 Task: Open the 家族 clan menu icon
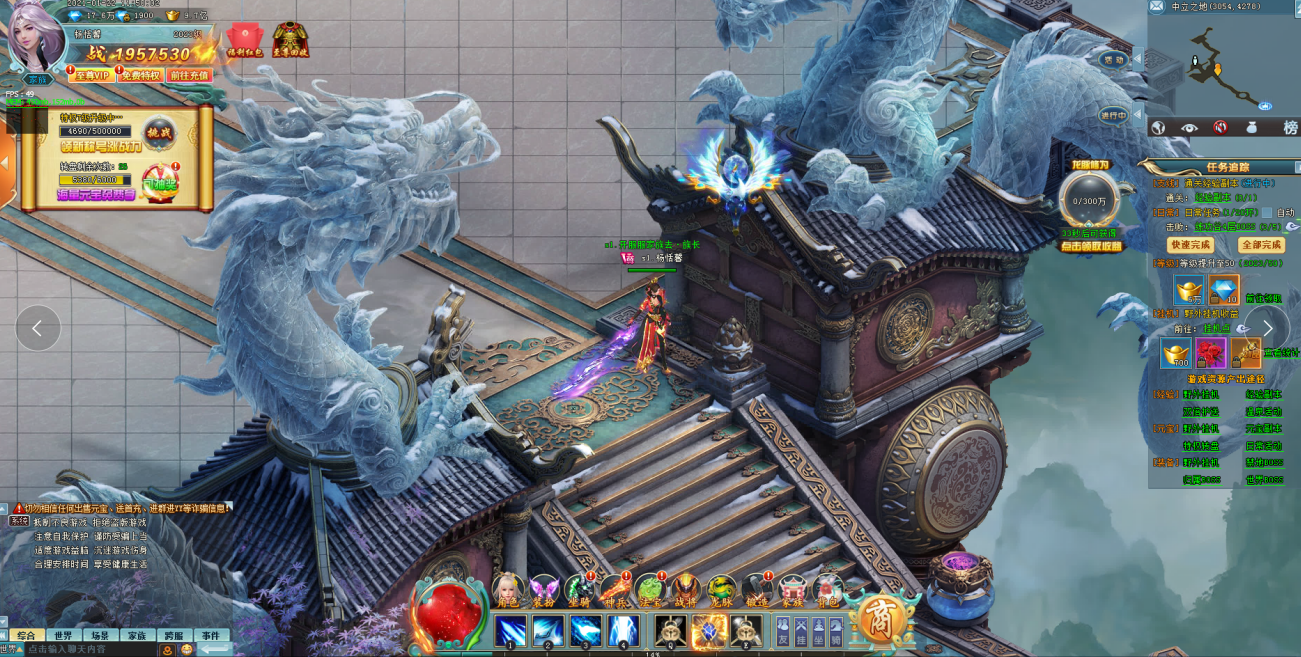[792, 590]
